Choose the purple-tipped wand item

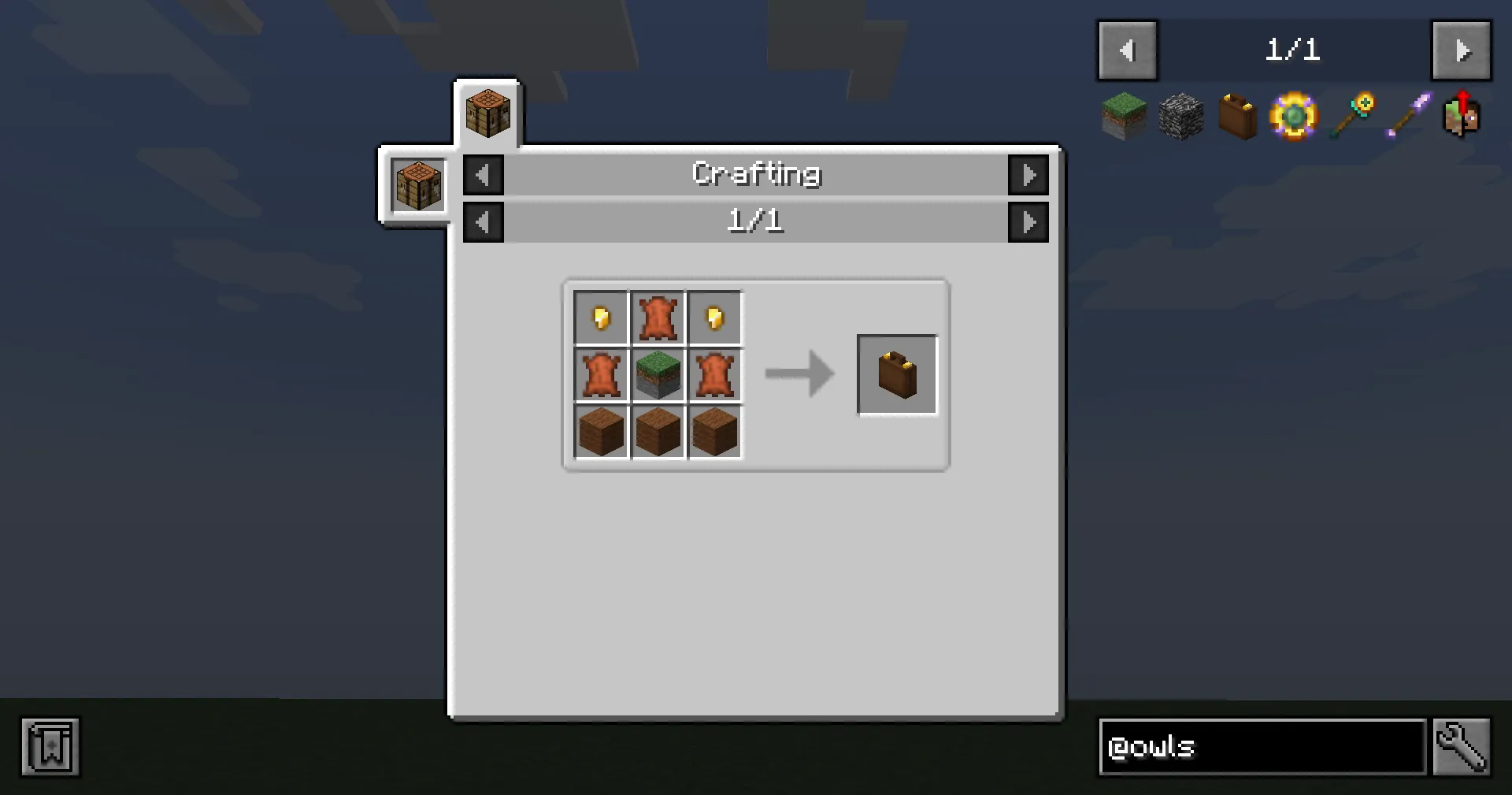[1406, 117]
